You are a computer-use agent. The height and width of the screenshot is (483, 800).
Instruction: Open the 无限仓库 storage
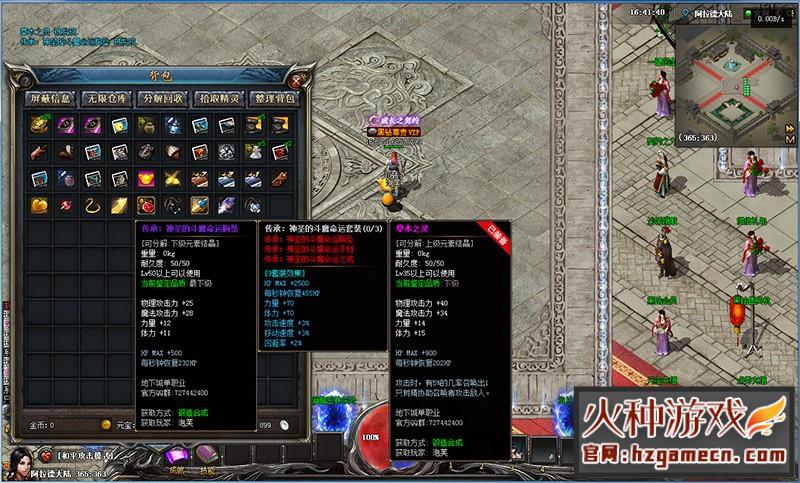coord(105,98)
